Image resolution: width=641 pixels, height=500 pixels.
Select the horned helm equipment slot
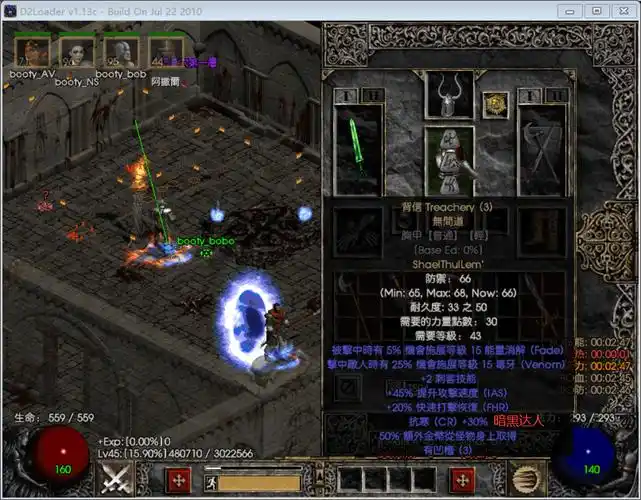[449, 94]
